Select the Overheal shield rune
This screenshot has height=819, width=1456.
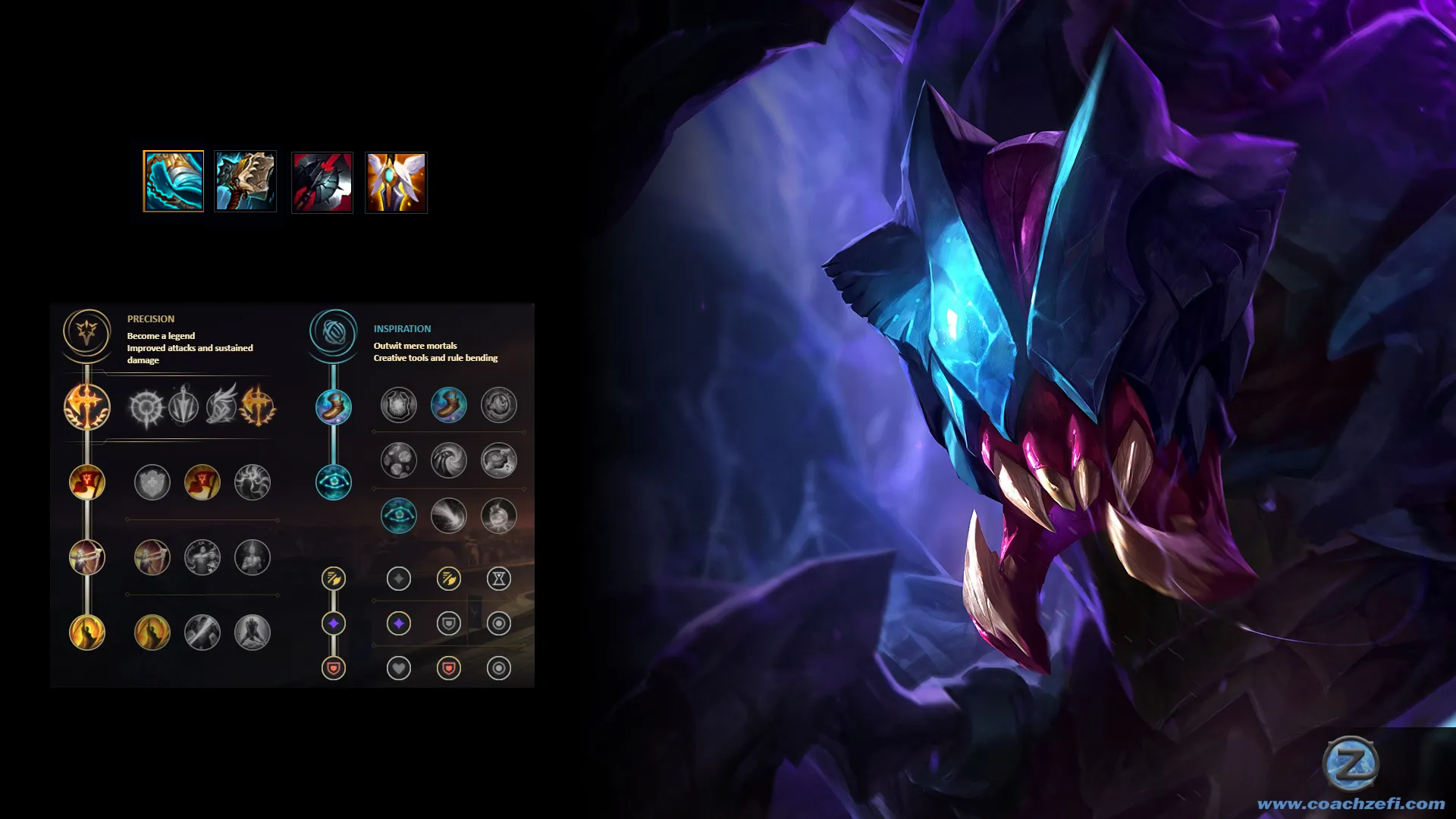[x=152, y=482]
